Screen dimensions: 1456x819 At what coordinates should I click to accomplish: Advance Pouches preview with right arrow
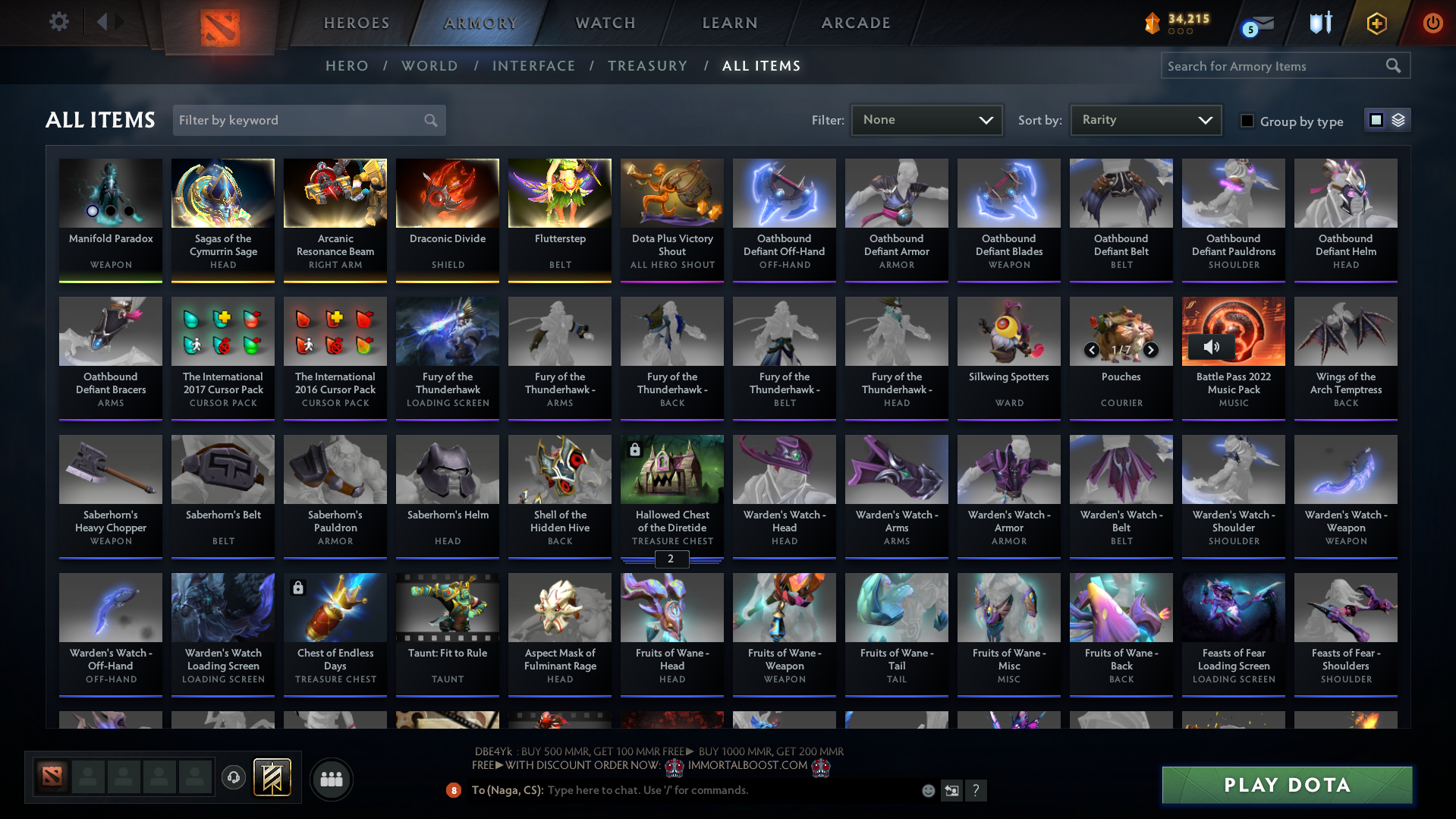coord(1151,350)
